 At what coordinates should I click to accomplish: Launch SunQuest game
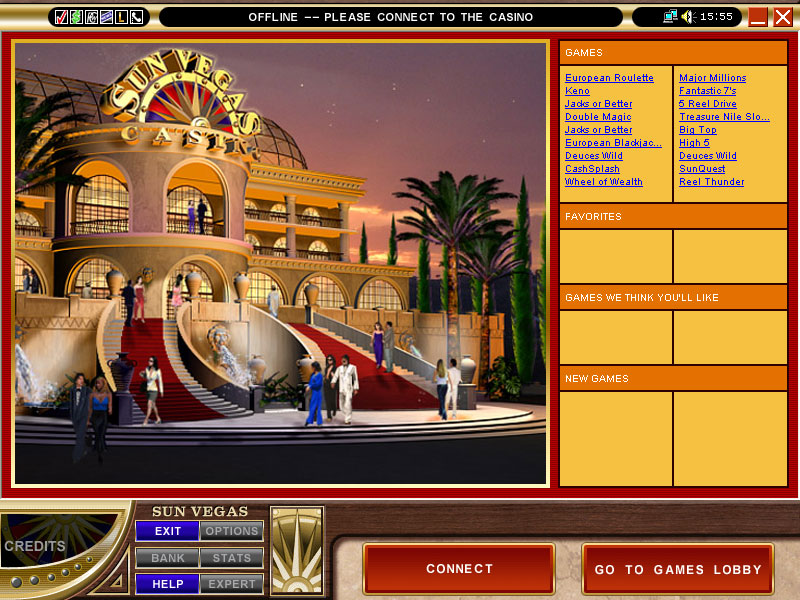pos(702,169)
